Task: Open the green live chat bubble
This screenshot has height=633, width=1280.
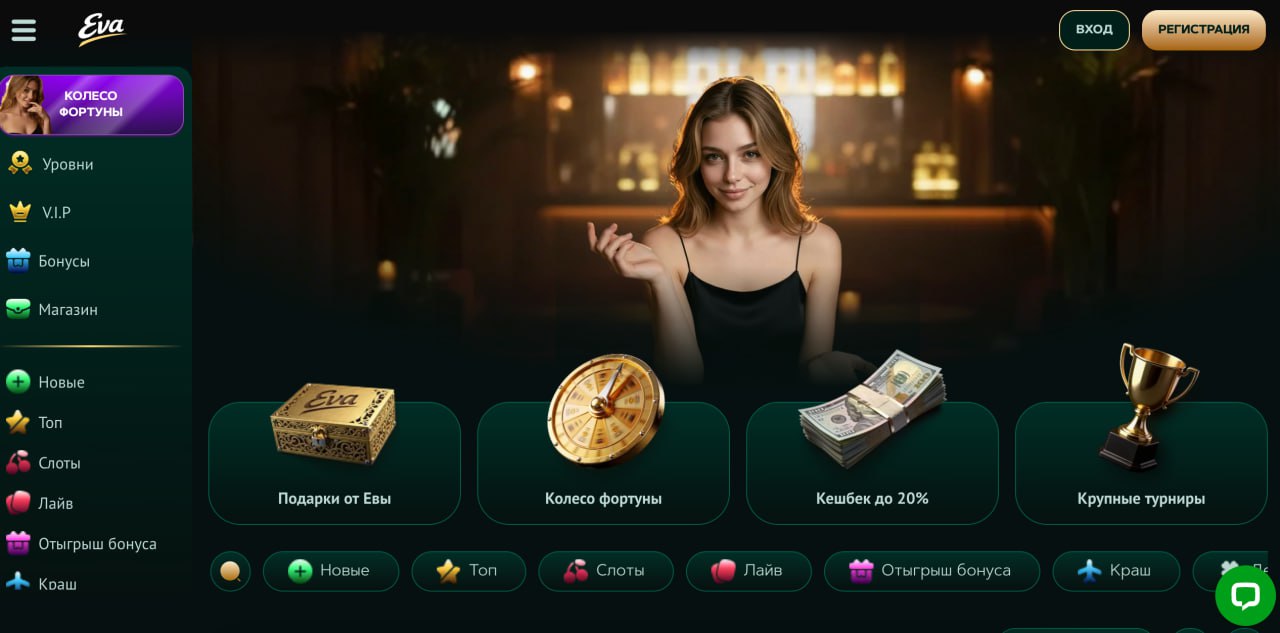Action: click(1244, 596)
